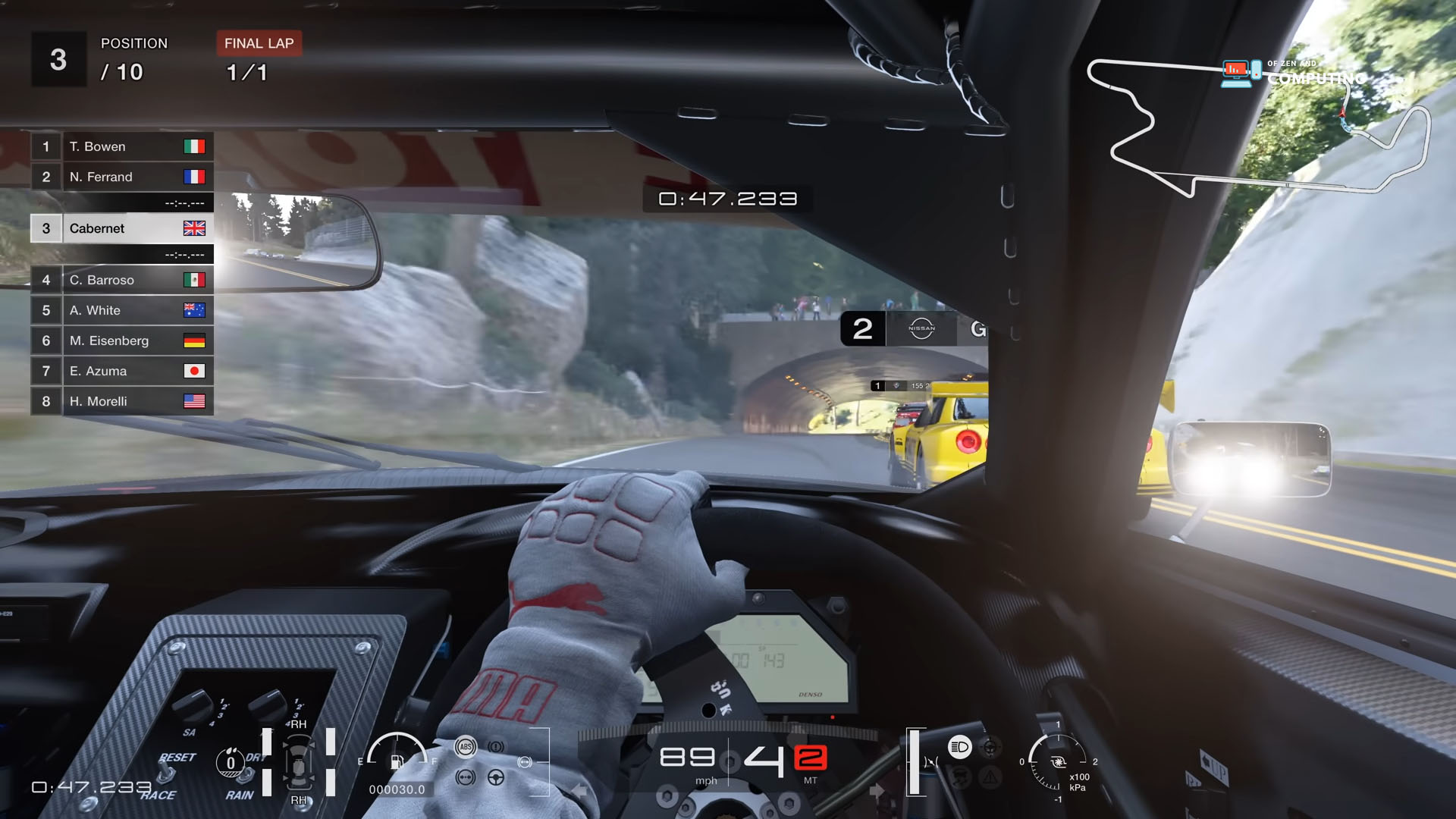Click the British flag next to Cabernet
The image size is (1456, 819).
coord(195,227)
